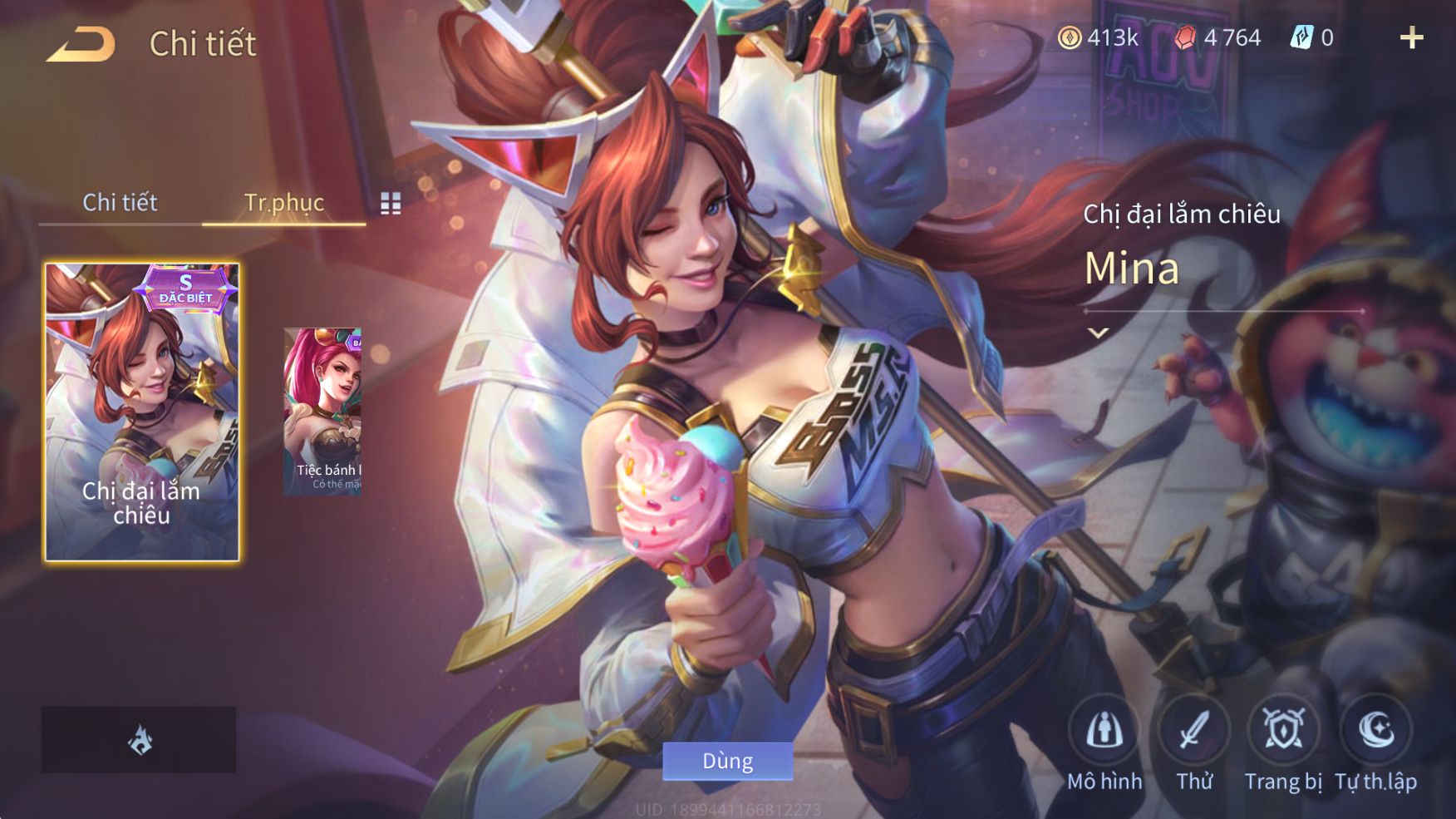Open the skin grid view icon

click(x=391, y=204)
